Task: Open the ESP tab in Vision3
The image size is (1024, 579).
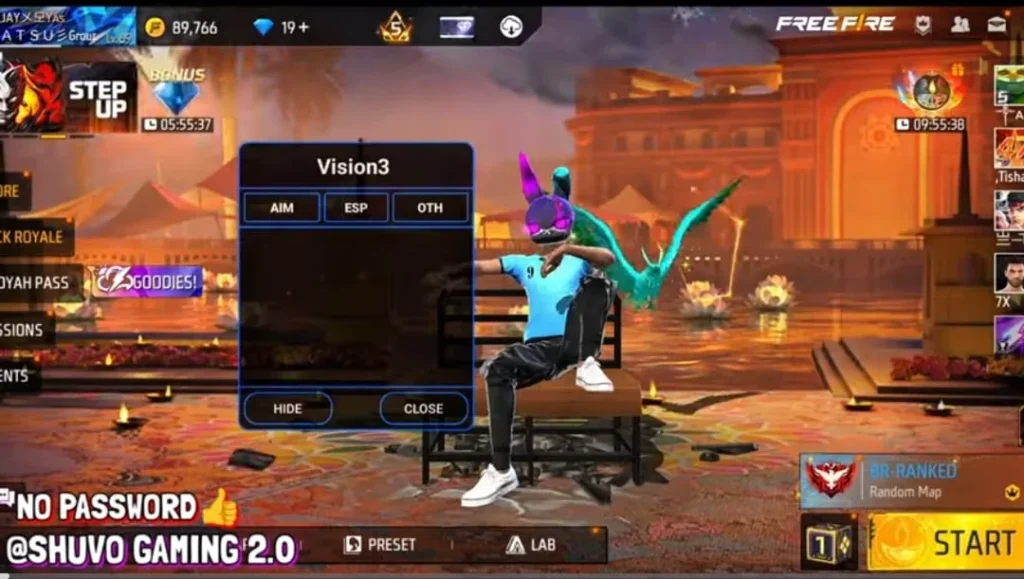Action: pos(356,208)
